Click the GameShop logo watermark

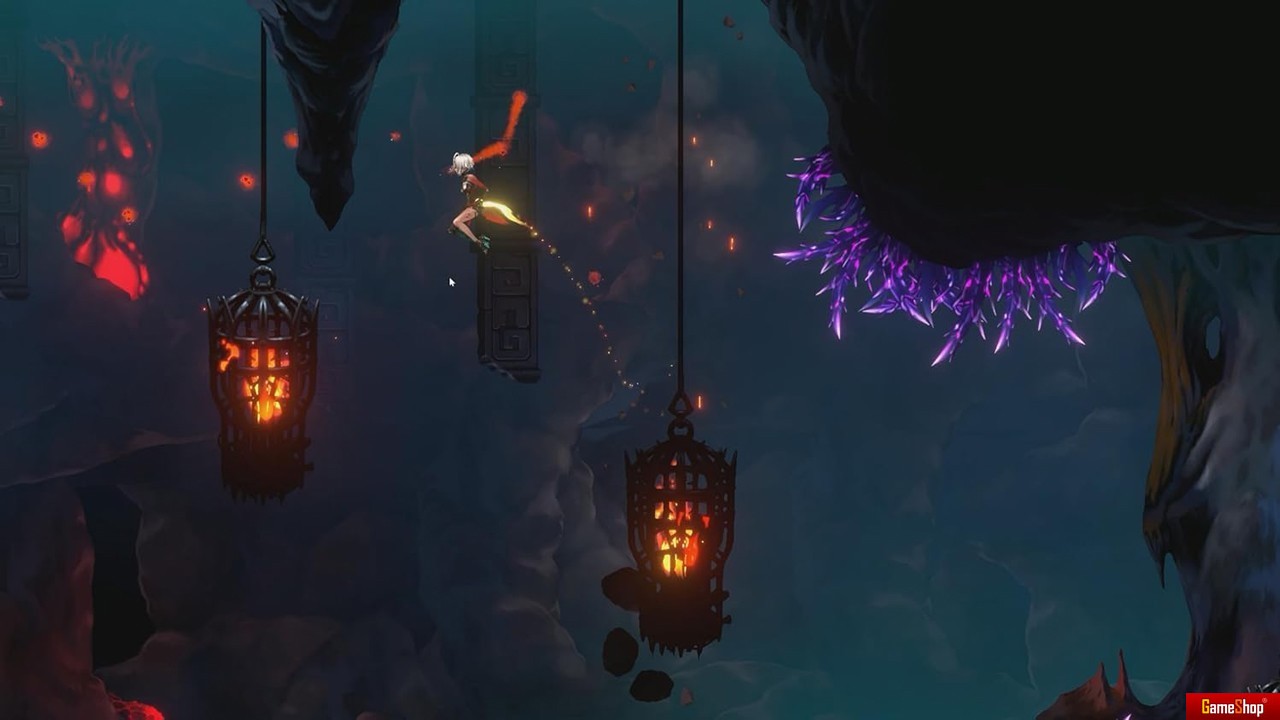pos(1232,707)
